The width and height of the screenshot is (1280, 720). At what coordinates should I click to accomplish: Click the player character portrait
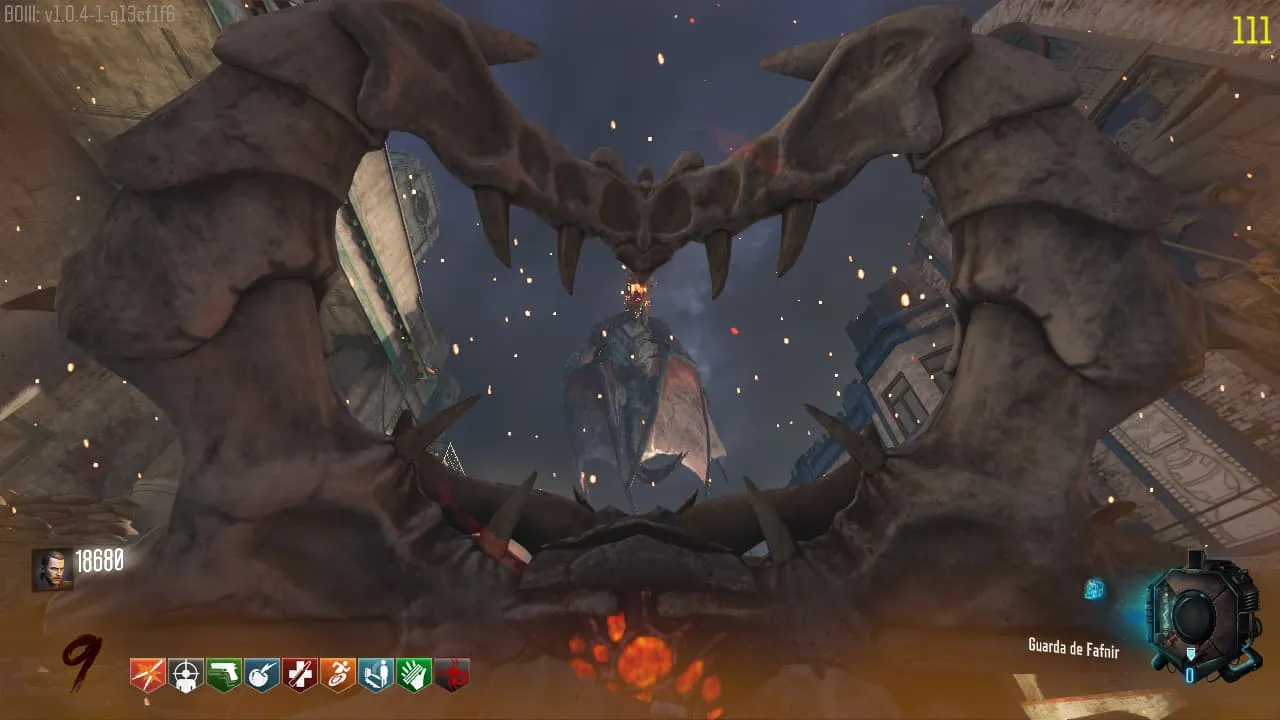[x=52, y=569]
